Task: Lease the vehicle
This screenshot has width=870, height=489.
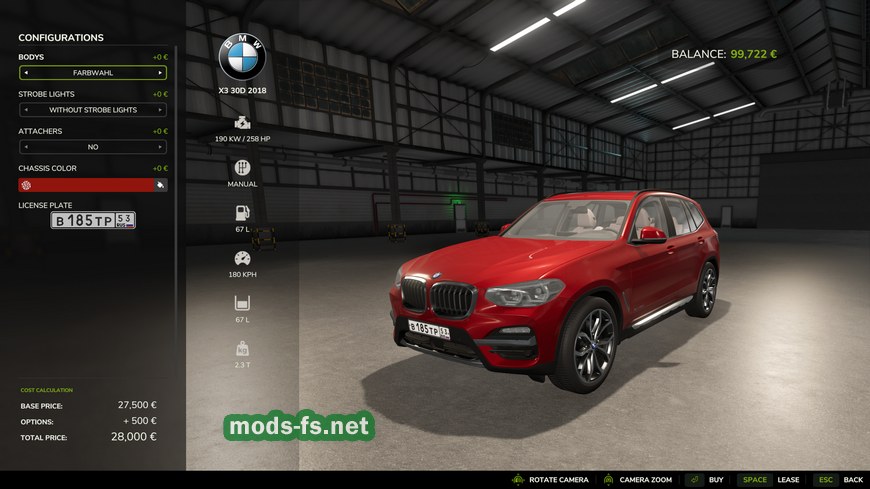Action: tap(770, 480)
